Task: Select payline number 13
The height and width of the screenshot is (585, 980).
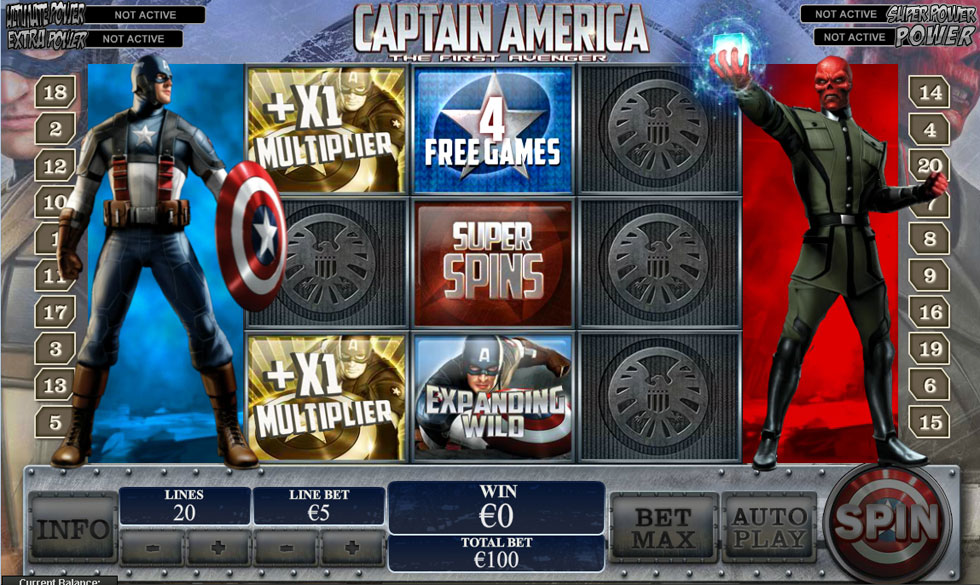Action: [x=56, y=385]
